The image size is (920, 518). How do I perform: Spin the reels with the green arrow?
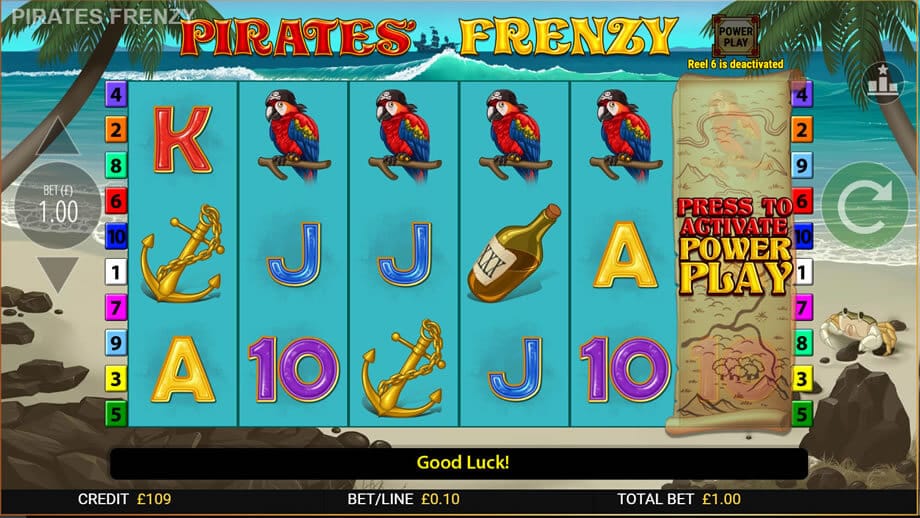(x=863, y=207)
